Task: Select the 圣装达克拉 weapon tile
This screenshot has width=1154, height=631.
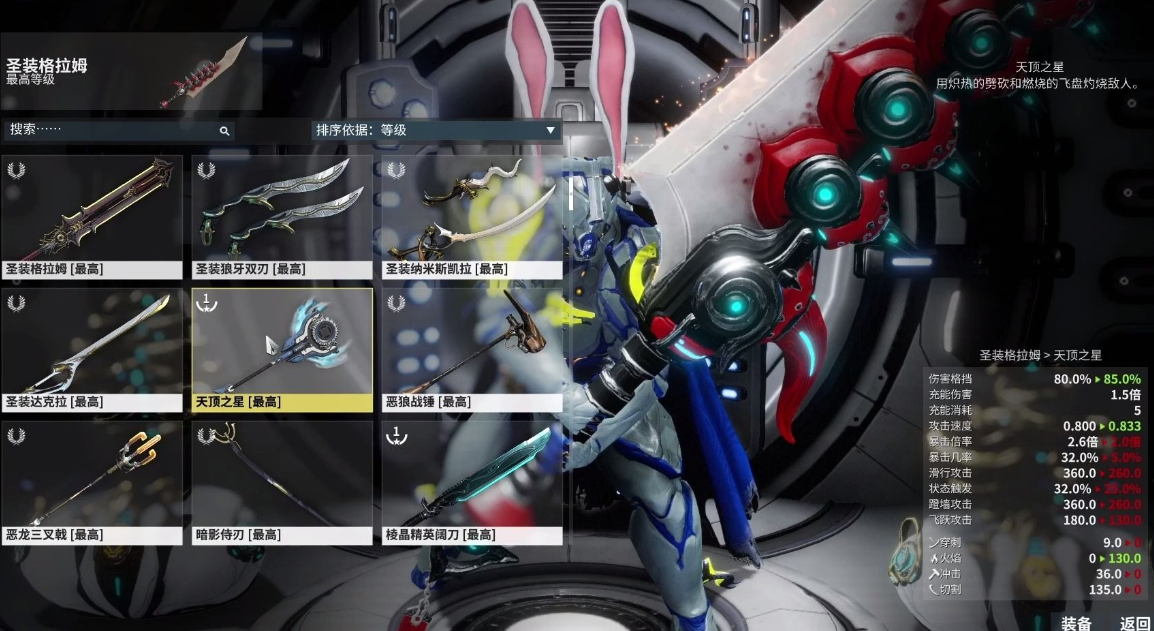Action: pos(91,349)
